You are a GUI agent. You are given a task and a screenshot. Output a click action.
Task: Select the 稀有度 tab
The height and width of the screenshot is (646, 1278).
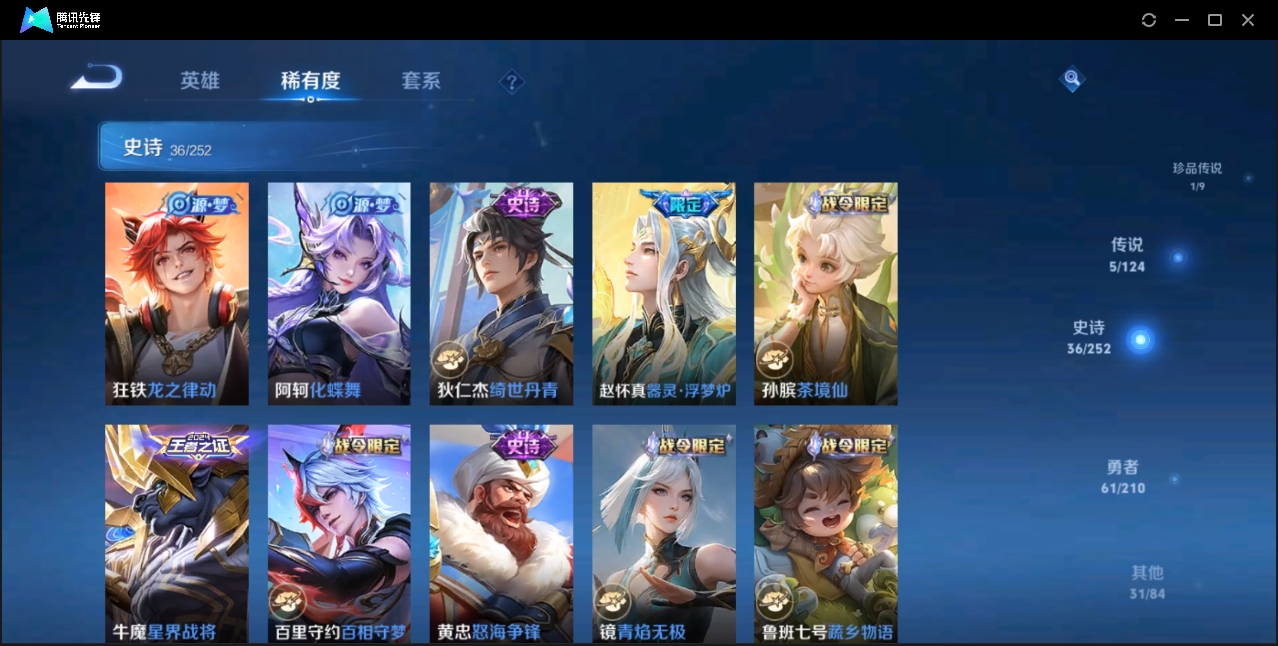pos(310,81)
